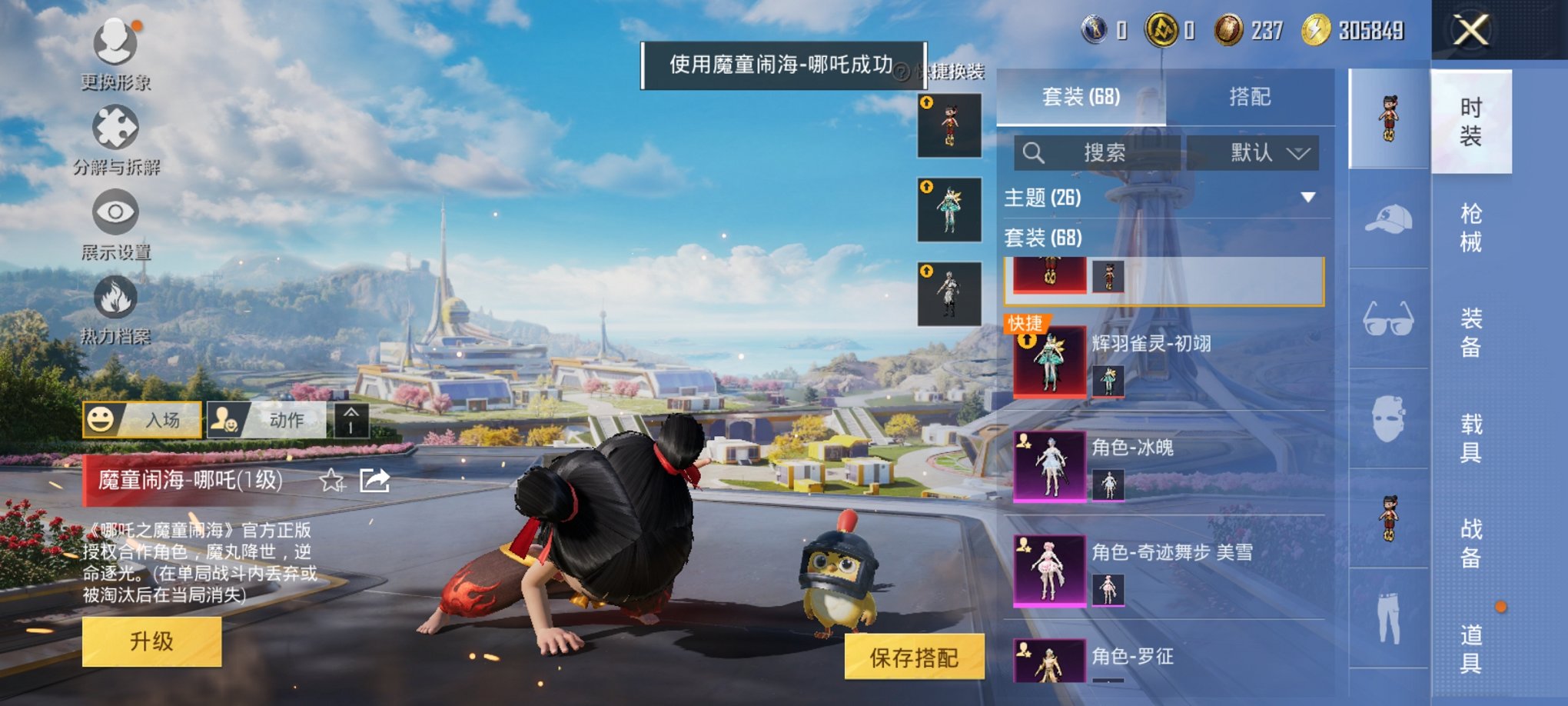Open the 默认 sort dropdown
Screen dimensions: 1568x706
pos(1253,152)
